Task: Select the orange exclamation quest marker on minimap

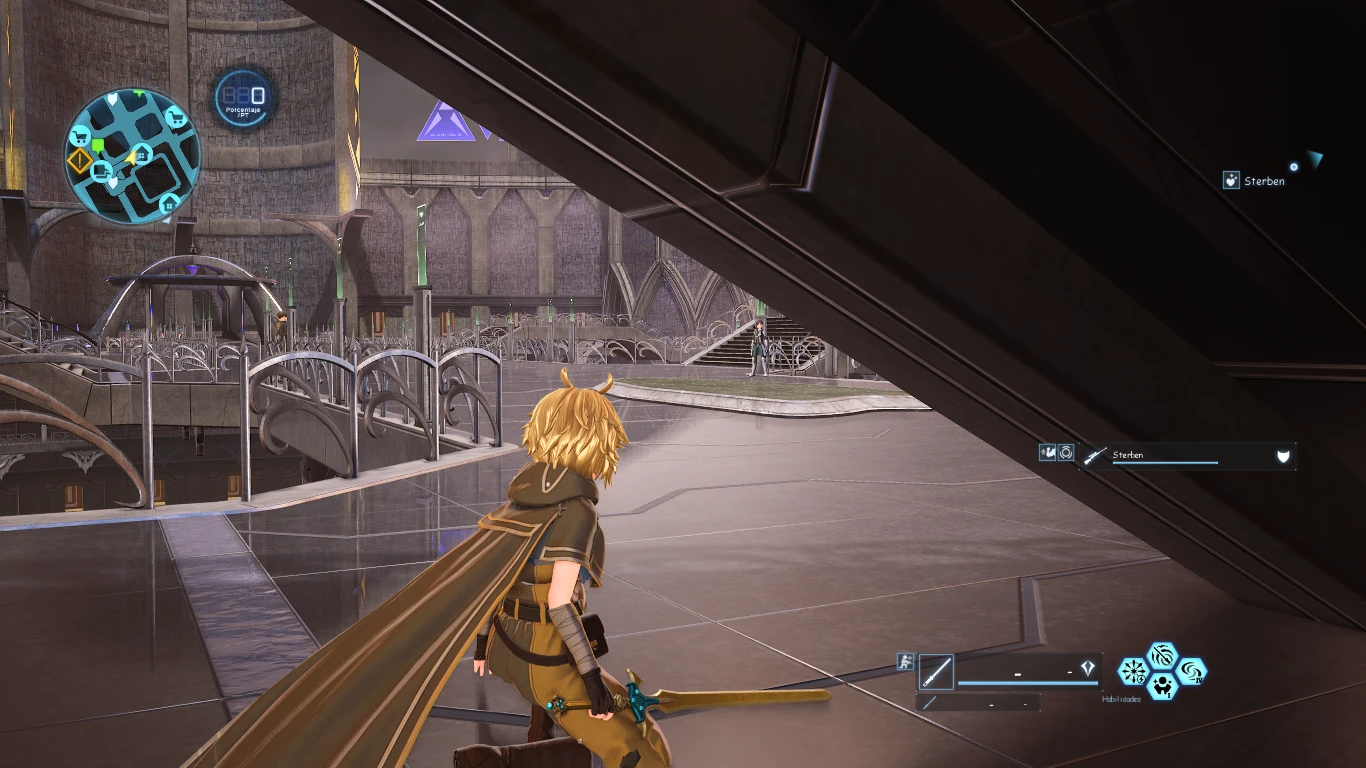Action: pos(79,161)
